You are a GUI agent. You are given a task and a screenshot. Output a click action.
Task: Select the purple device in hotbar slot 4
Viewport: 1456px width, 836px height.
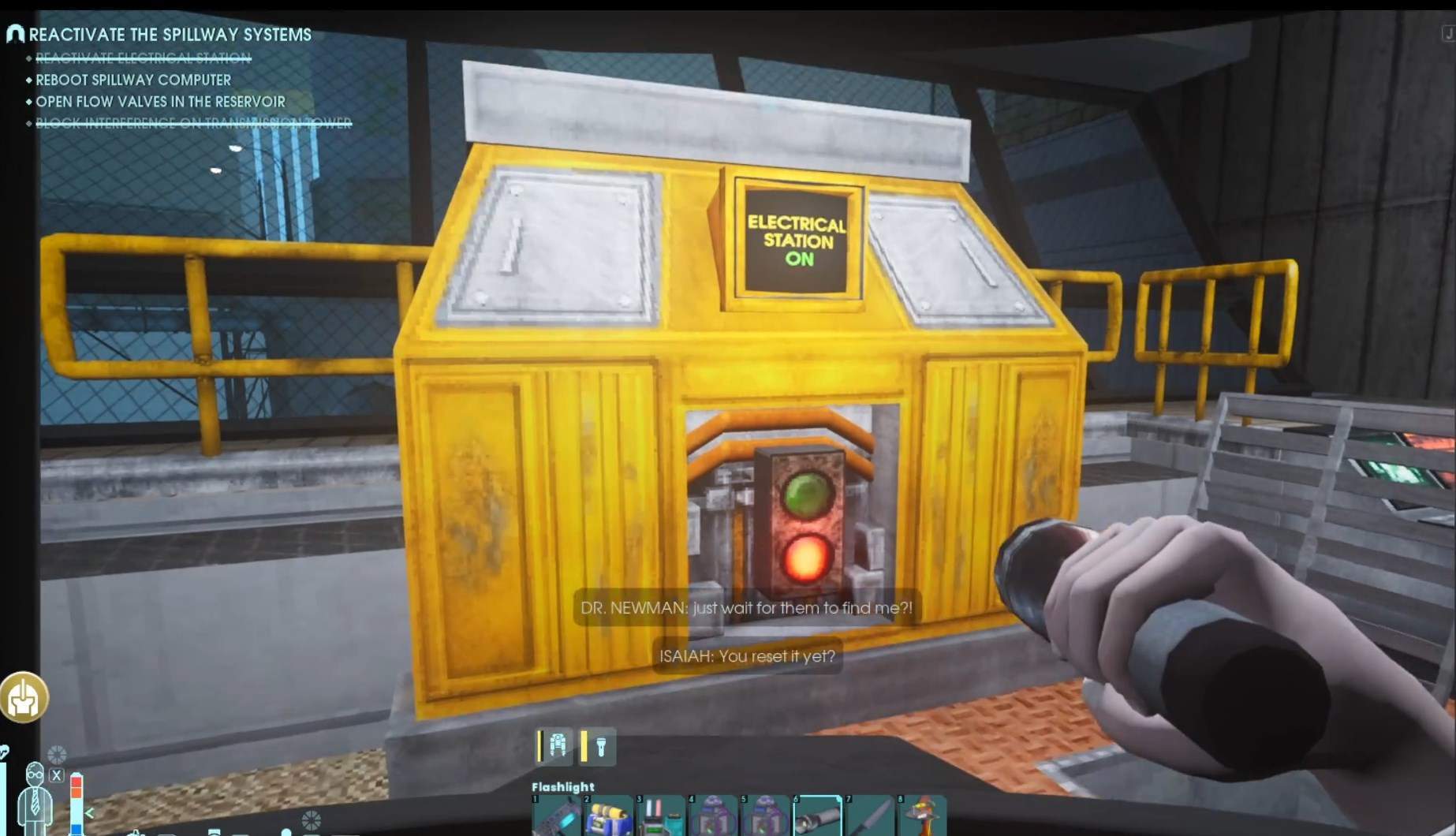(x=713, y=817)
